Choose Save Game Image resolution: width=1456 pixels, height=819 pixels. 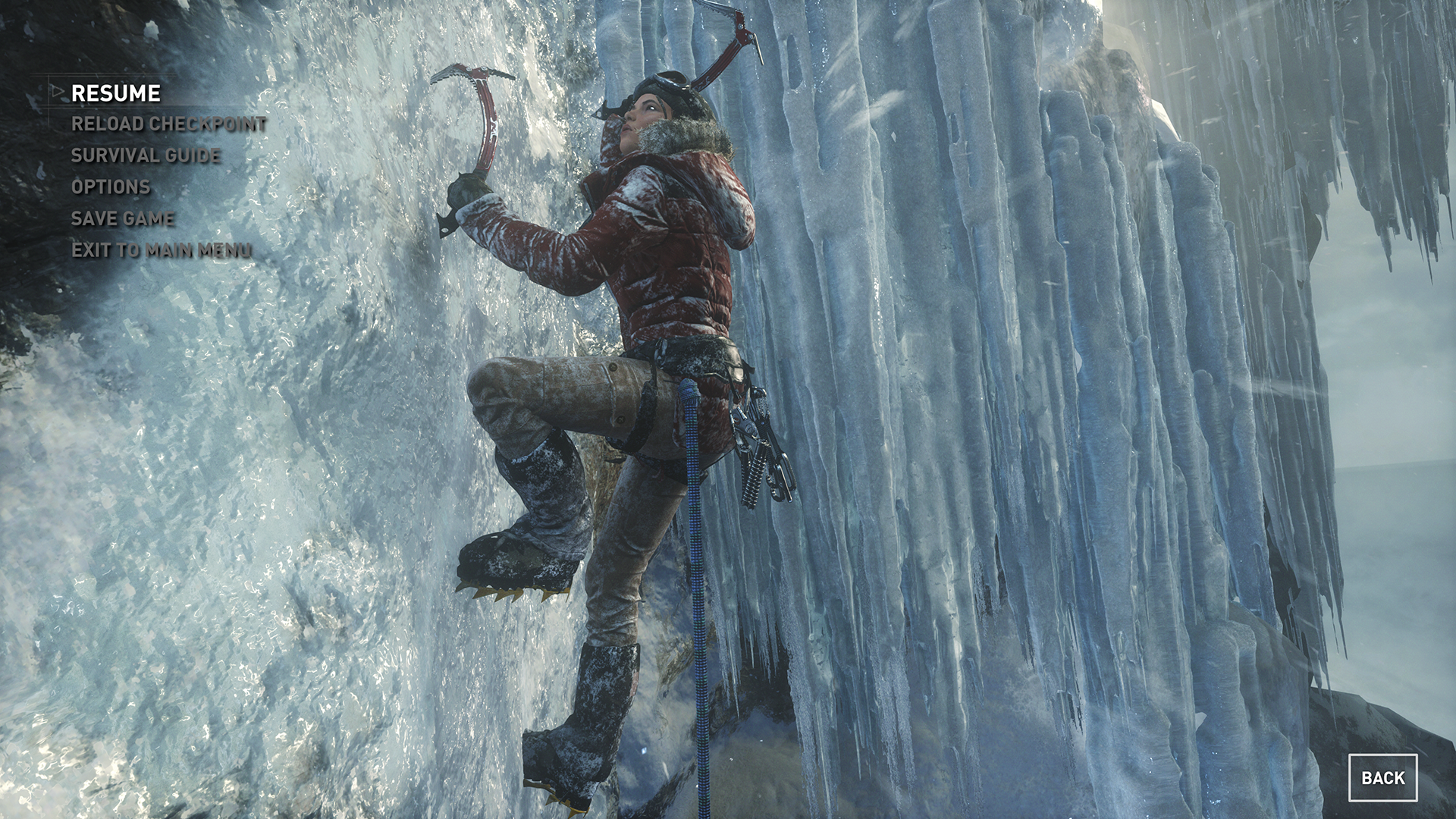pyautogui.click(x=123, y=218)
